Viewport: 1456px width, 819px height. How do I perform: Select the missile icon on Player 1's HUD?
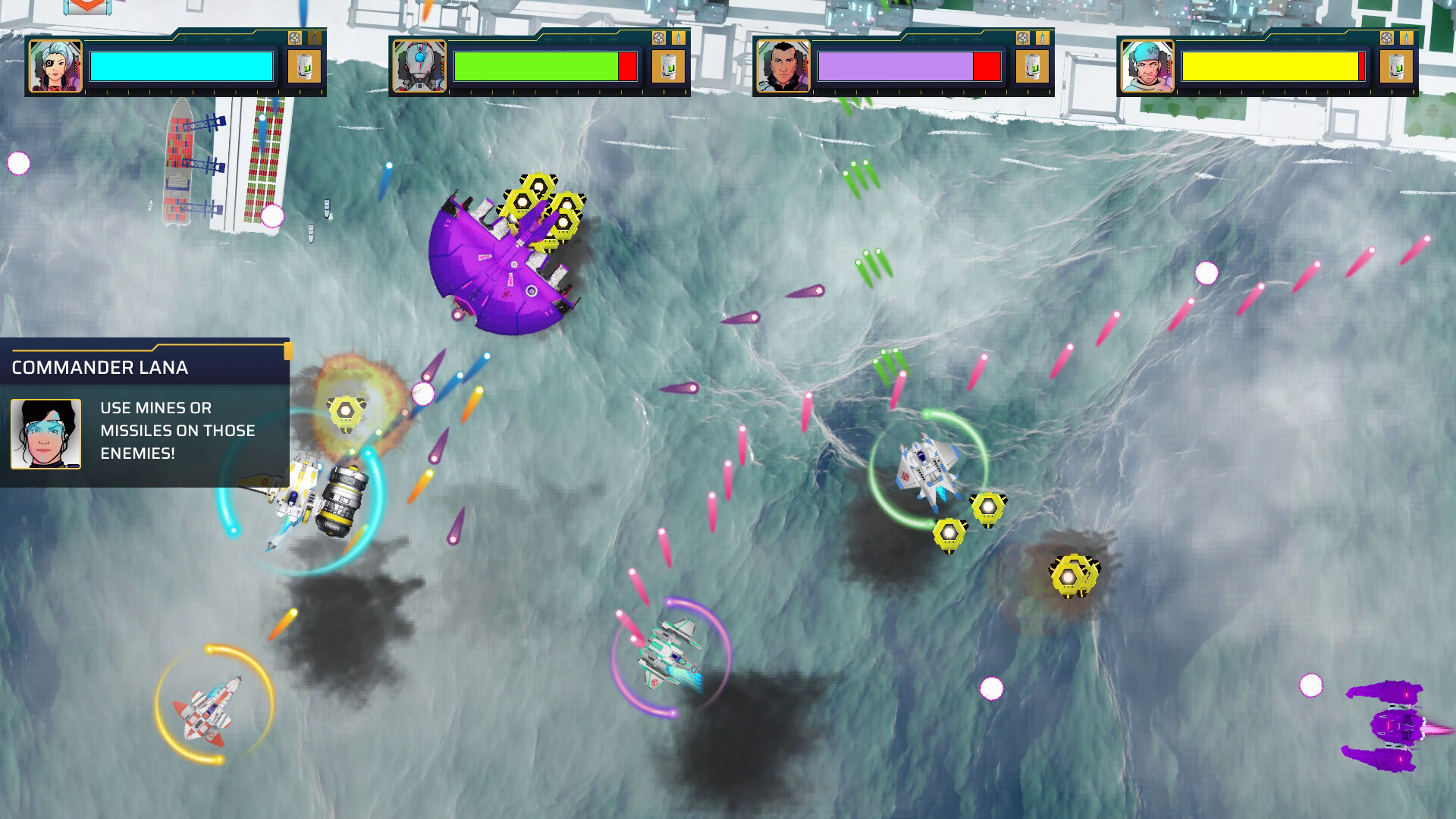(x=315, y=38)
